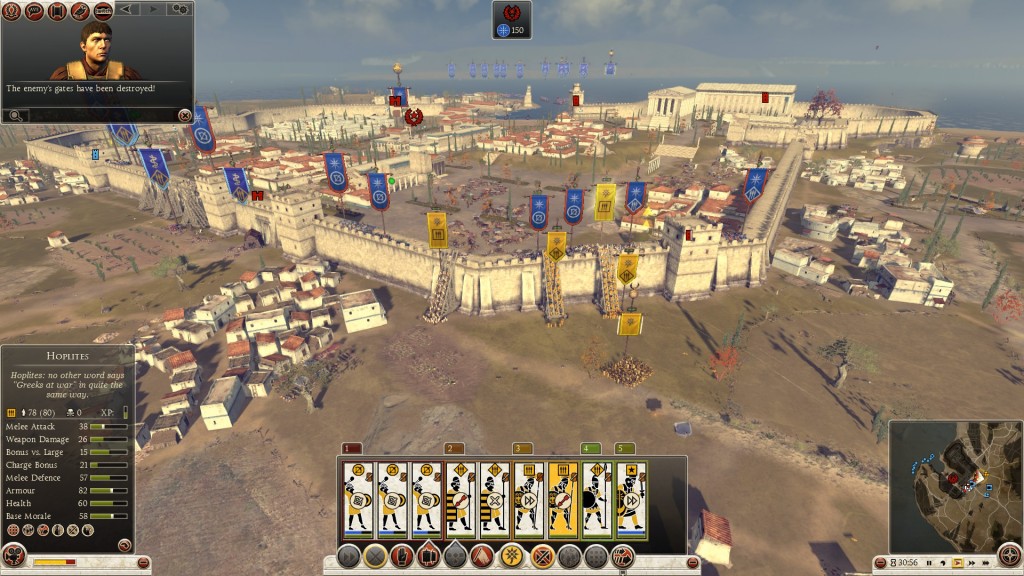Select unit group 1 tab
Screen dimensions: 1024x576
pyautogui.click(x=351, y=448)
